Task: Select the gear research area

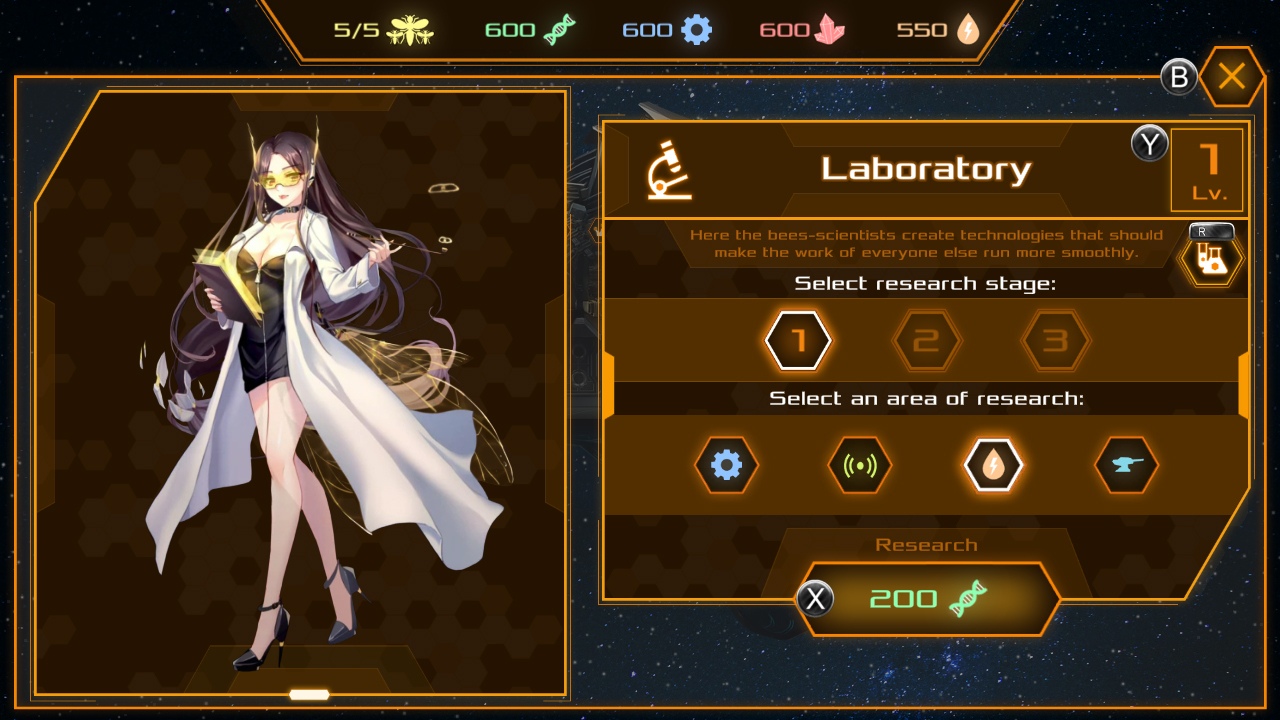Action: [x=727, y=465]
